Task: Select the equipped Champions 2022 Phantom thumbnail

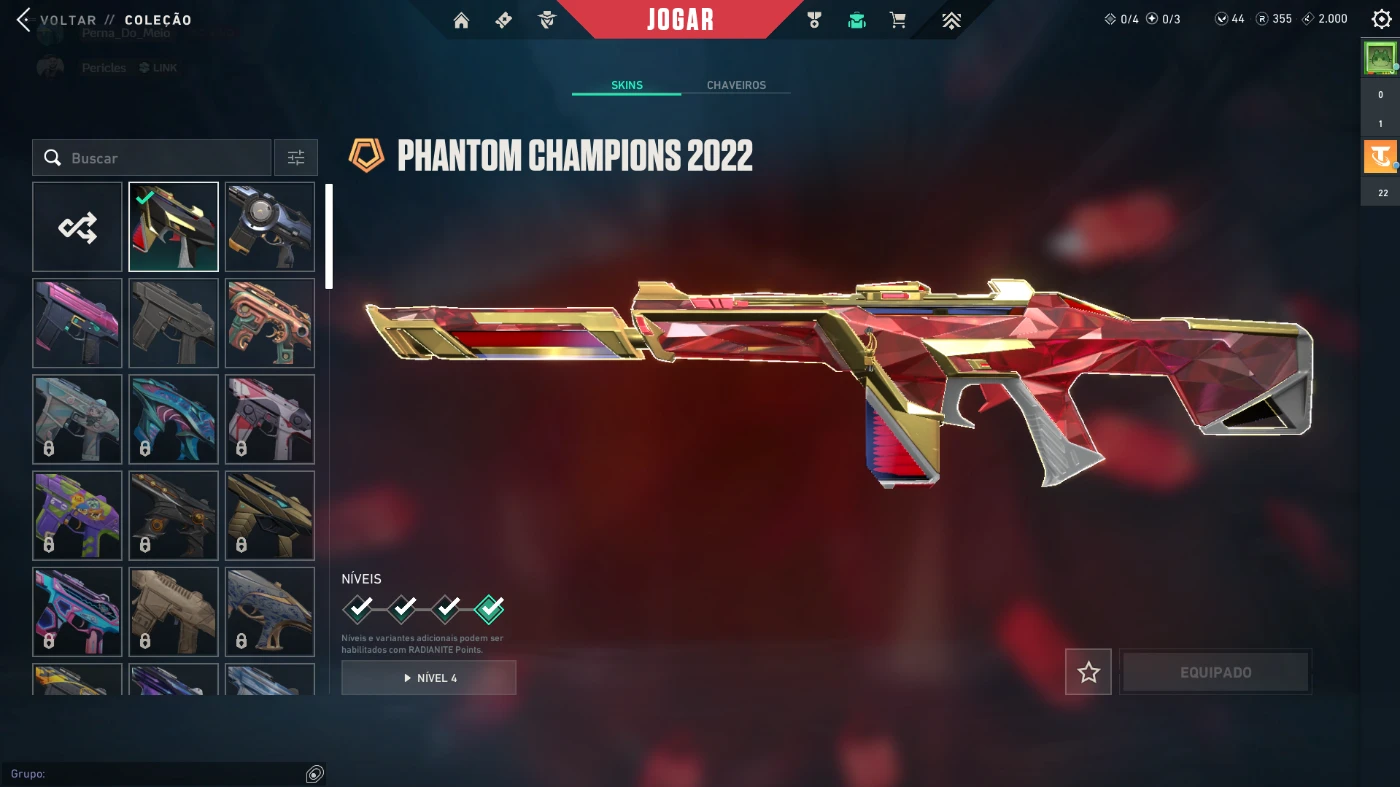Action: click(173, 227)
